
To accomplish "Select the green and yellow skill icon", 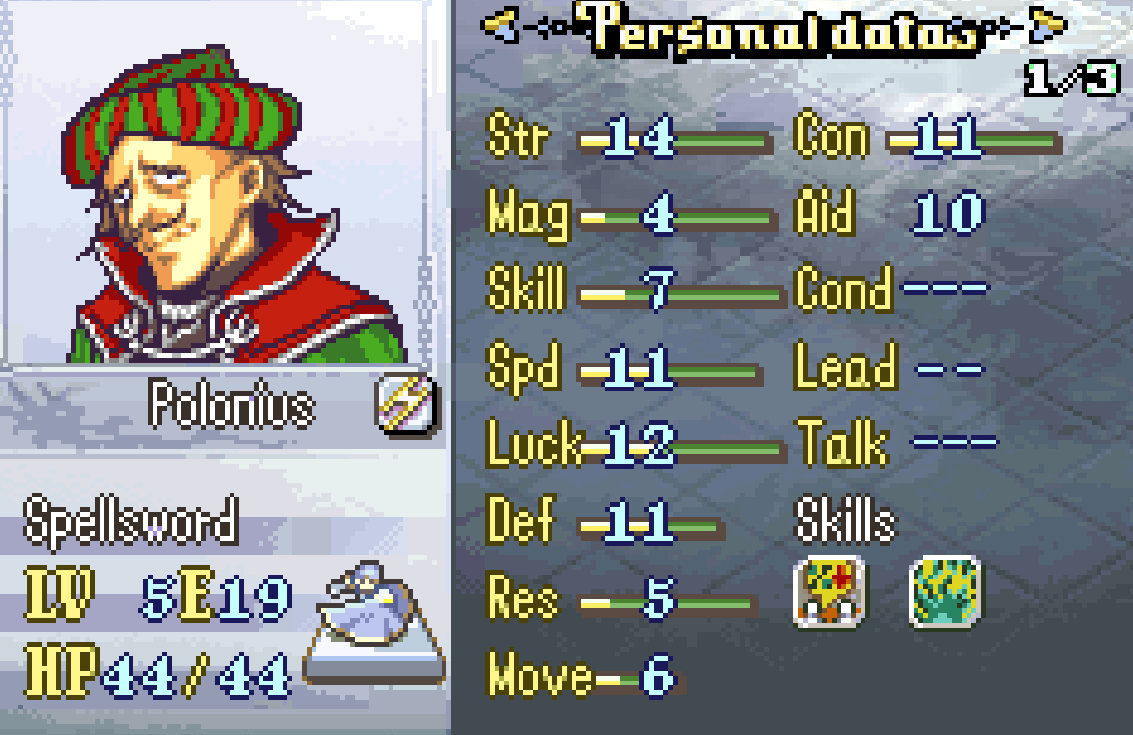I will [x=944, y=592].
